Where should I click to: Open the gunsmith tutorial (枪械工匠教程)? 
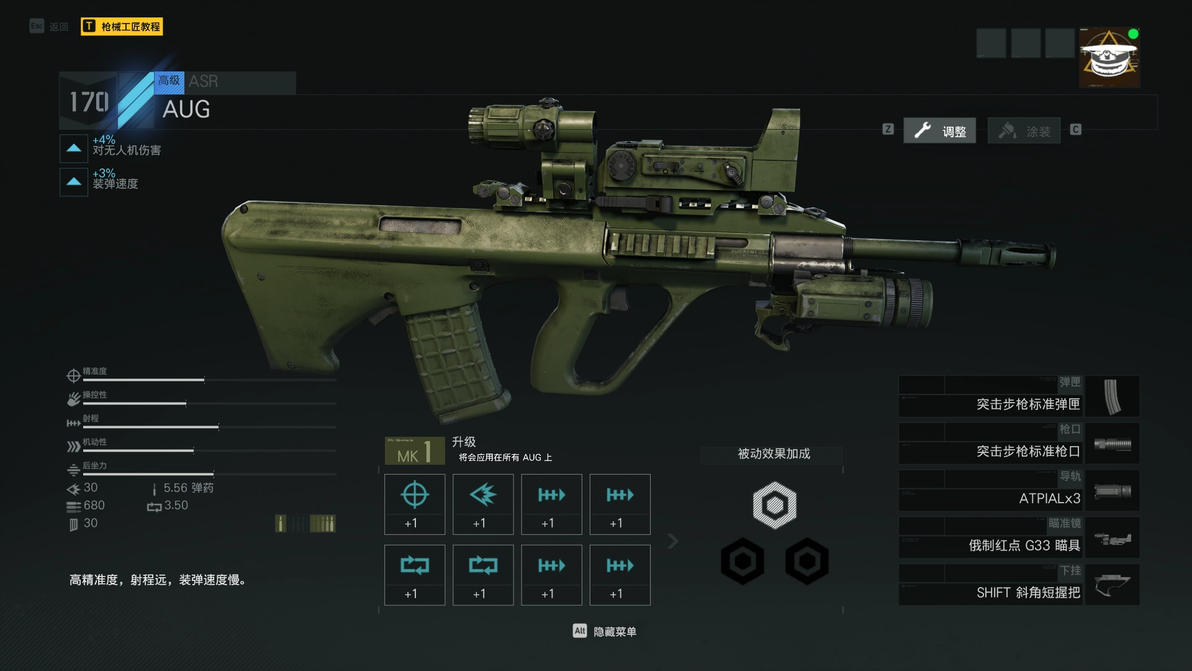point(122,27)
